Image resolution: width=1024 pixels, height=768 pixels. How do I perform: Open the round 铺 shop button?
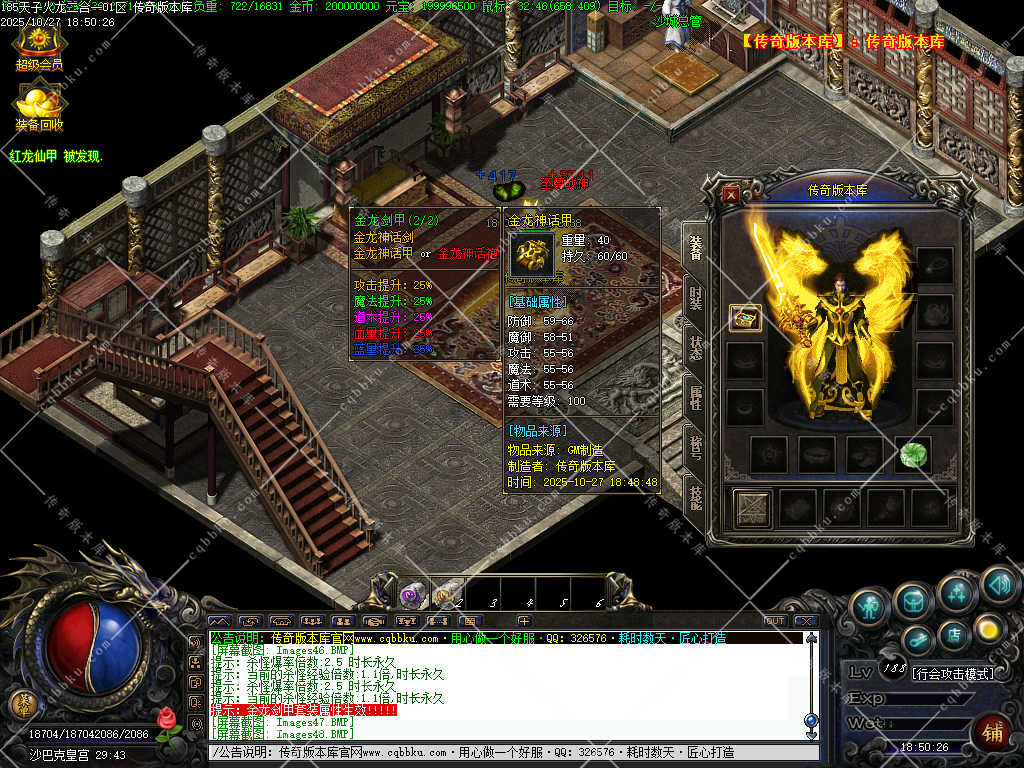click(991, 731)
